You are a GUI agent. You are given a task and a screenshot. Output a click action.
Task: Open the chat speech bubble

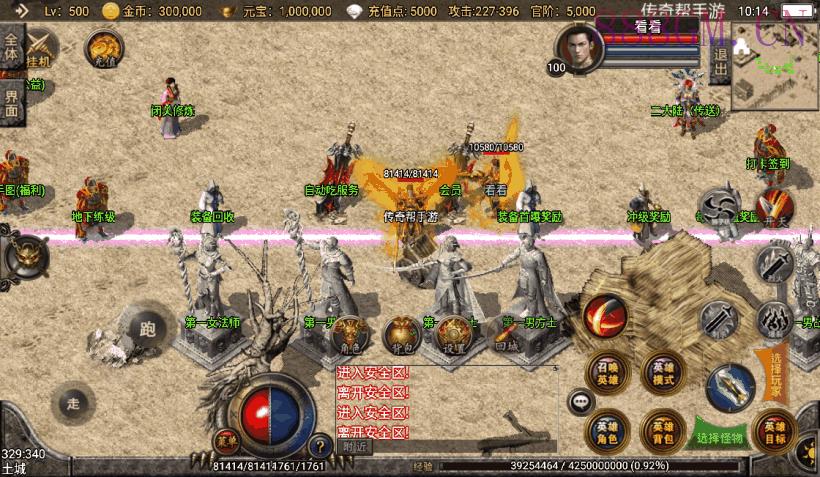[x=581, y=402]
